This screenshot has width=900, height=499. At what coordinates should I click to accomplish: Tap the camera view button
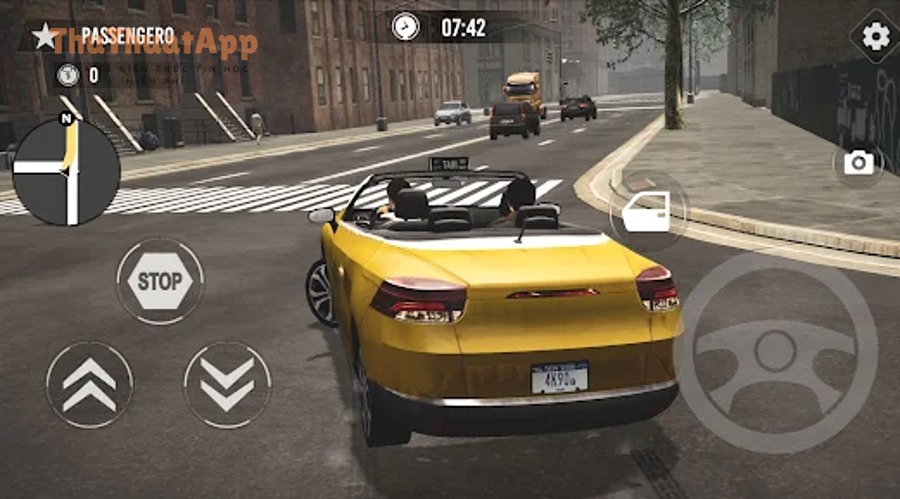click(x=858, y=163)
